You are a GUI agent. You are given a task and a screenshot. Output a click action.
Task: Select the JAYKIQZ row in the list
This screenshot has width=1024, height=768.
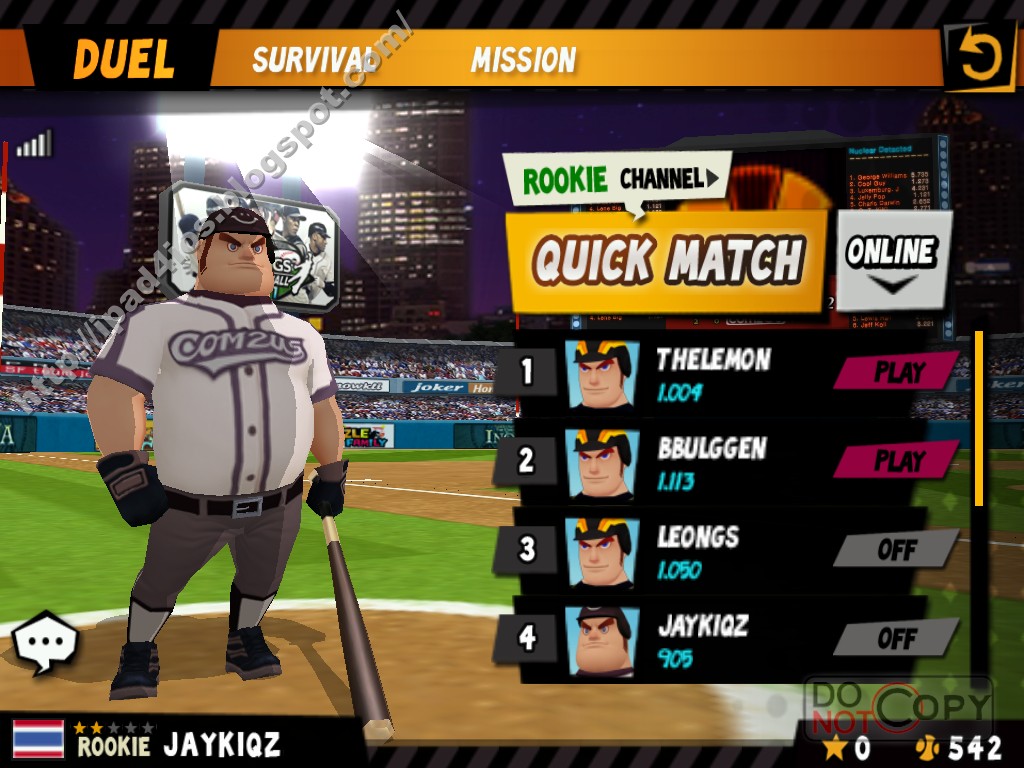coord(702,638)
